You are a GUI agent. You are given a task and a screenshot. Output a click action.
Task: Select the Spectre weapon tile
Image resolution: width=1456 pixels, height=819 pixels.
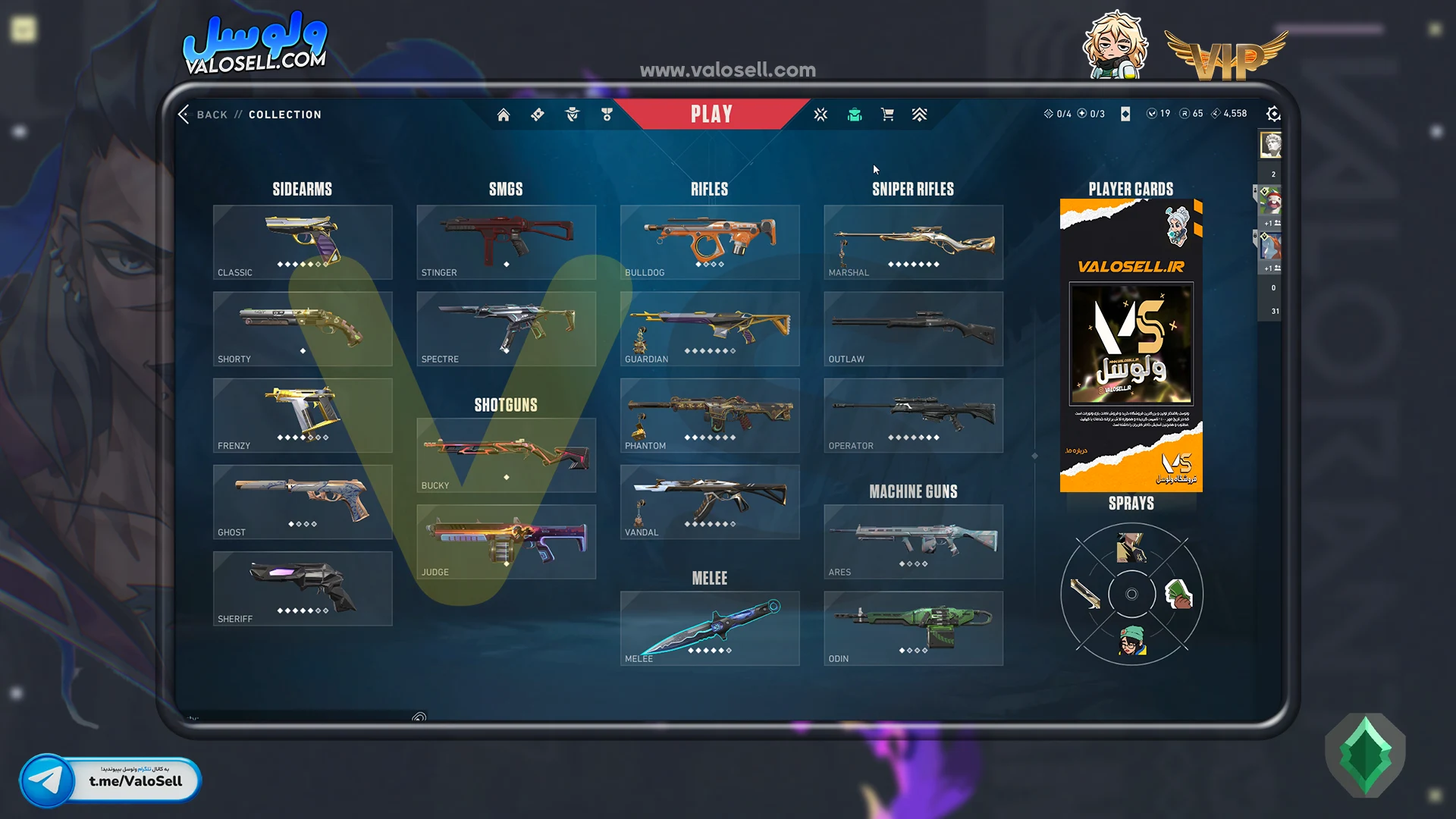(x=506, y=328)
